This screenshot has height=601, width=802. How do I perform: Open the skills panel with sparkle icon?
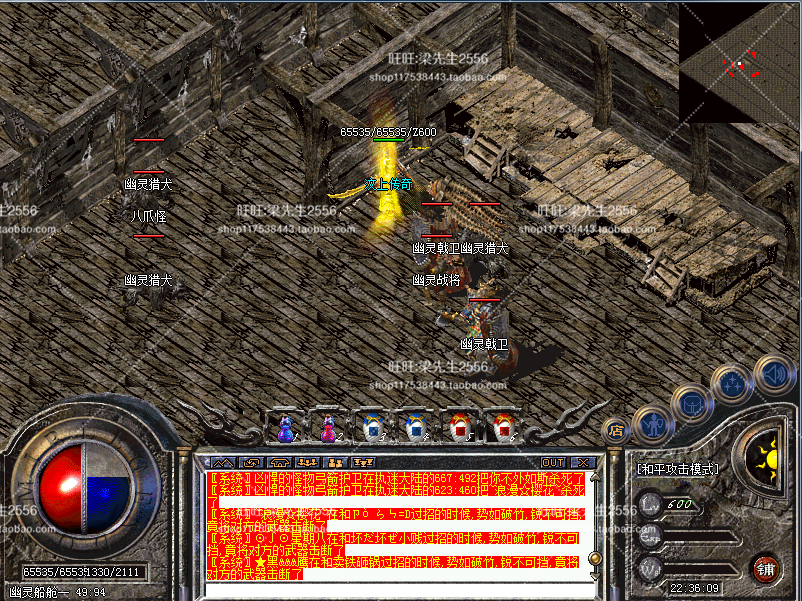[x=734, y=383]
